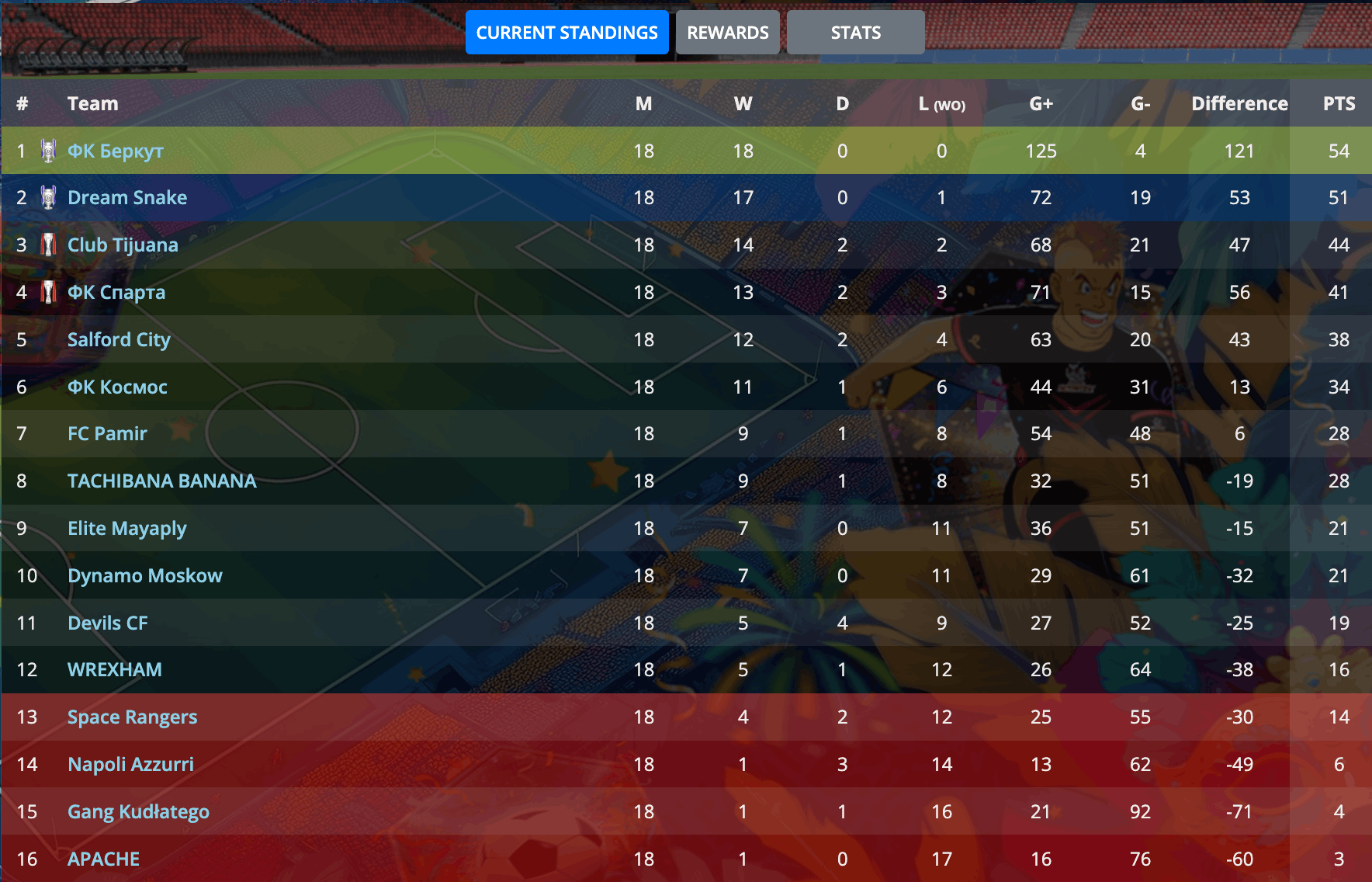1372x882 pixels.
Task: Switch to the Current Standings tab
Action: pyautogui.click(x=566, y=33)
